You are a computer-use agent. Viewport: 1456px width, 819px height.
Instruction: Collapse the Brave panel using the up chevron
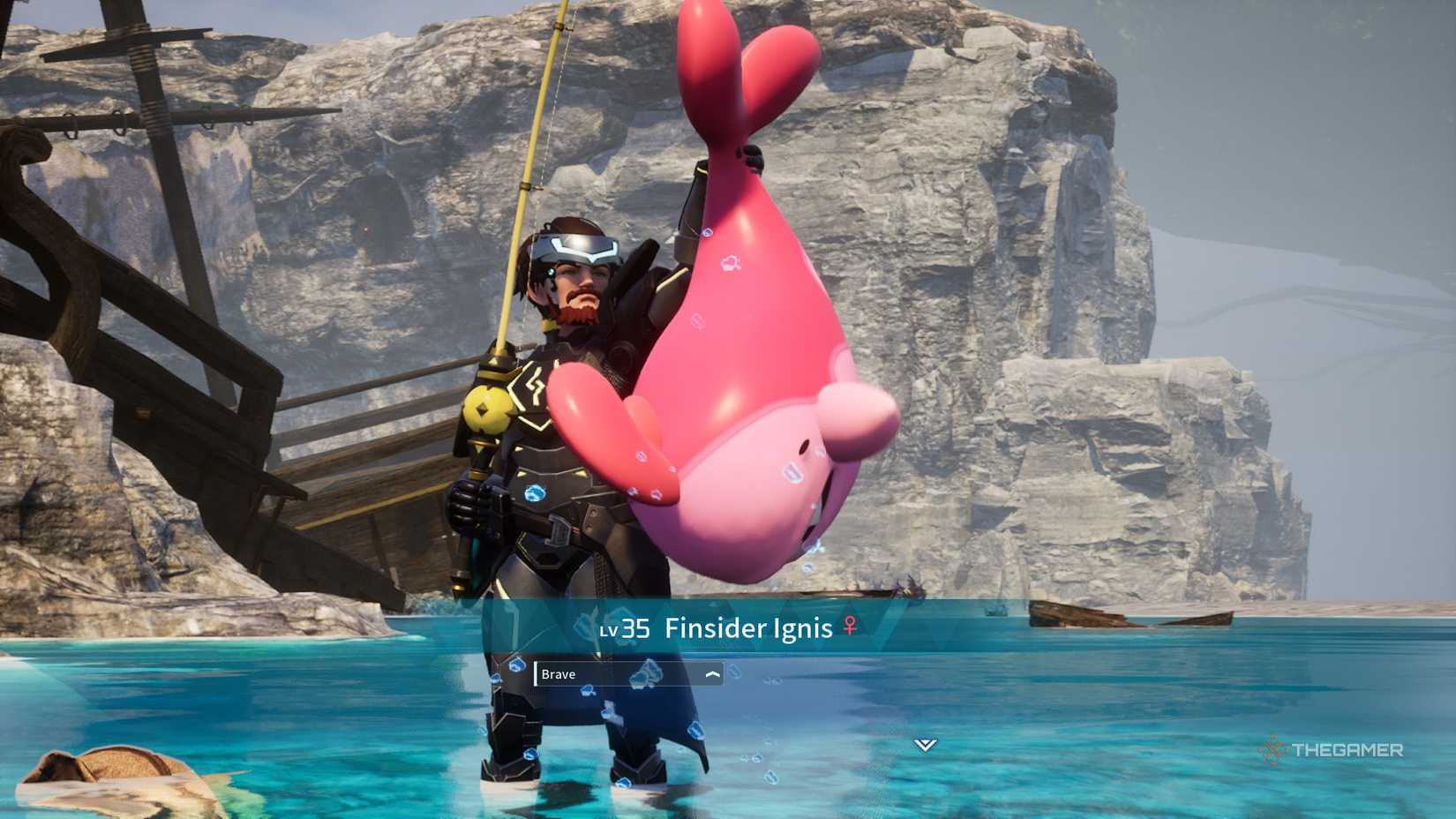tap(712, 672)
